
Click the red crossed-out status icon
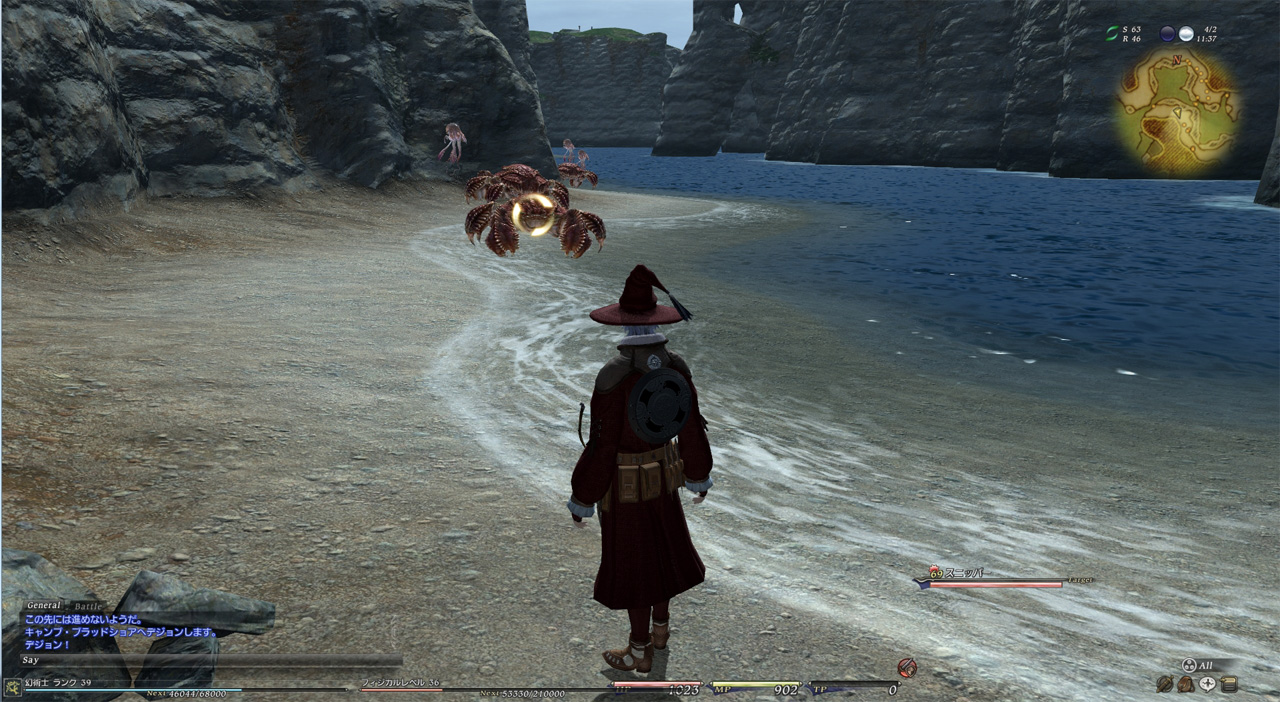[907, 667]
